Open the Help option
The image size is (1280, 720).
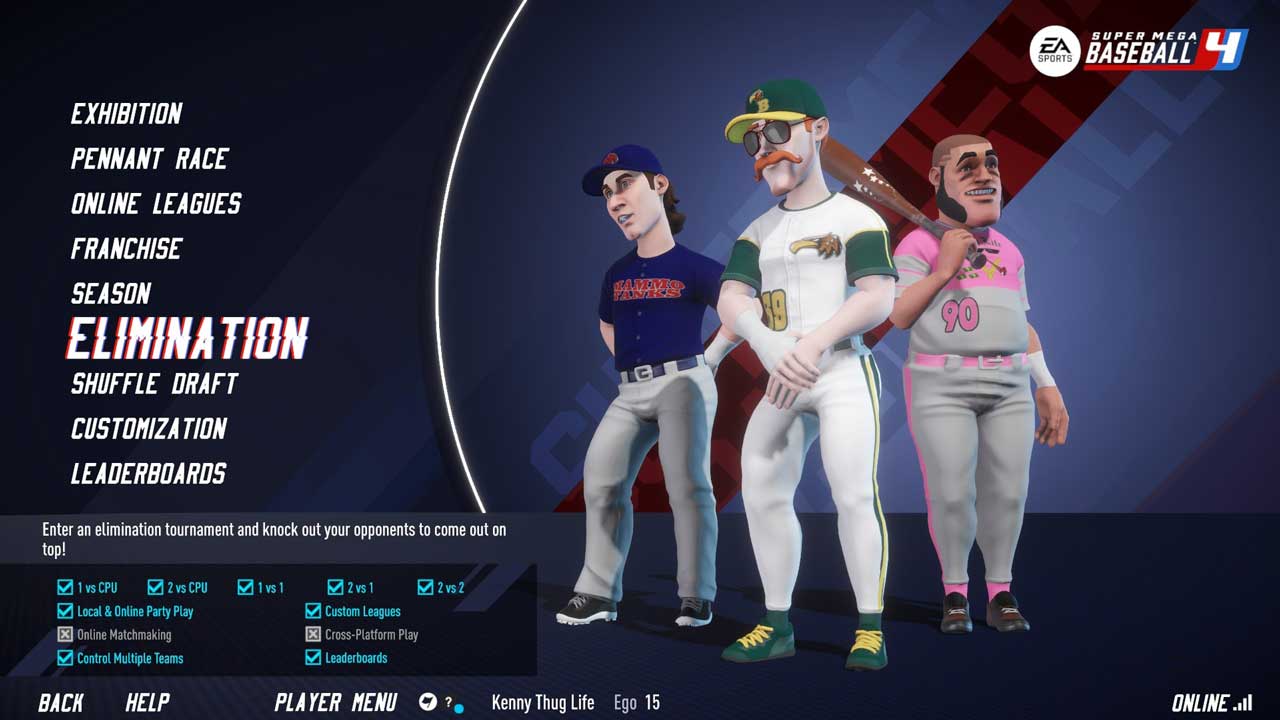[147, 703]
